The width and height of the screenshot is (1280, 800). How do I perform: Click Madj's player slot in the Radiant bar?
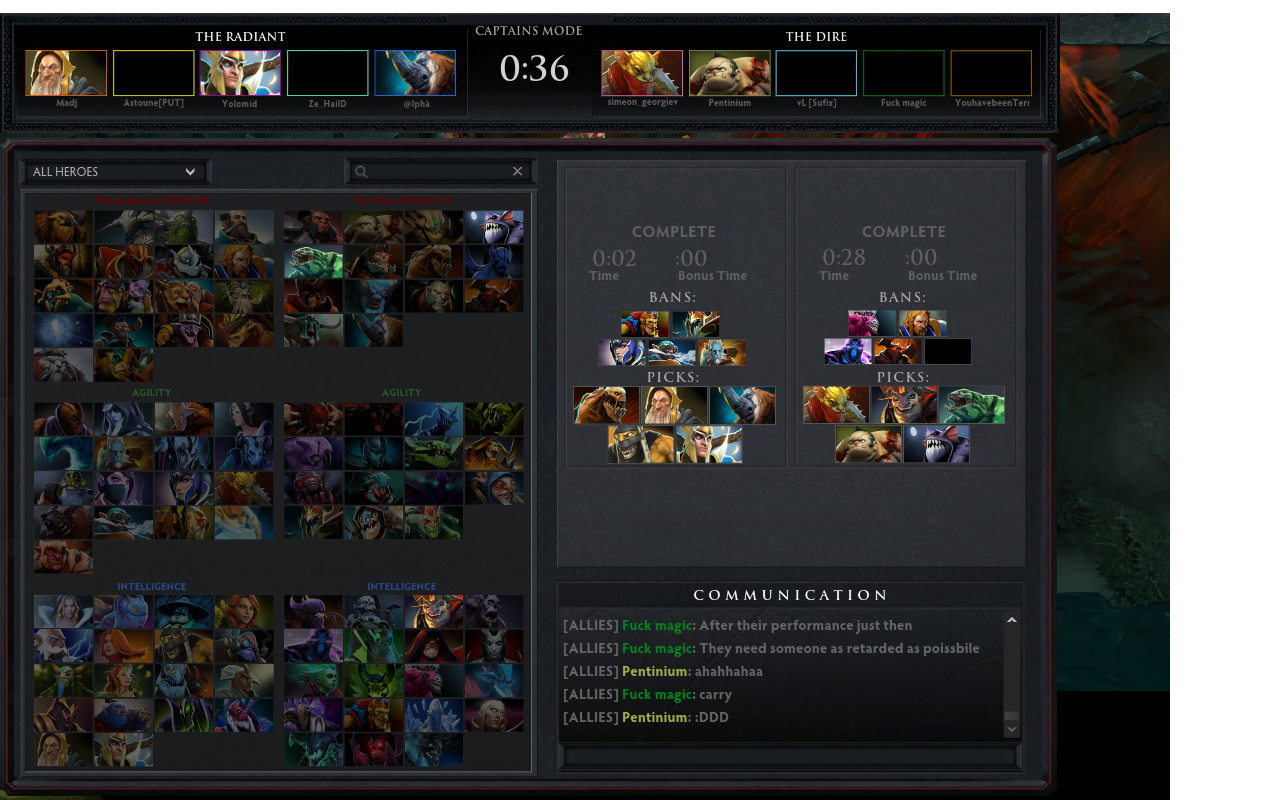pyautogui.click(x=66, y=73)
